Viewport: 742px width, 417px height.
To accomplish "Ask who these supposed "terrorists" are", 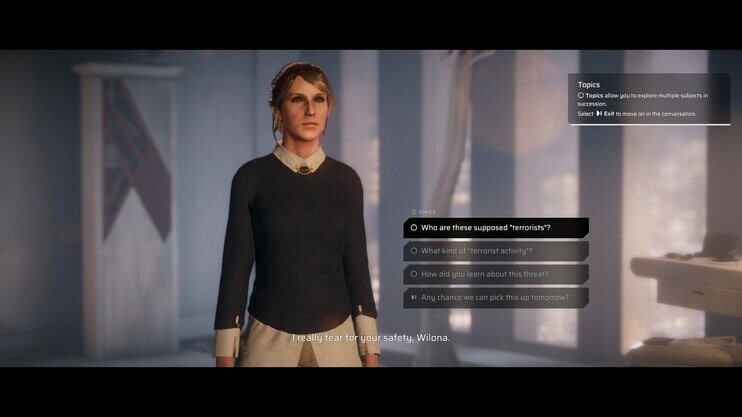I will [496, 228].
